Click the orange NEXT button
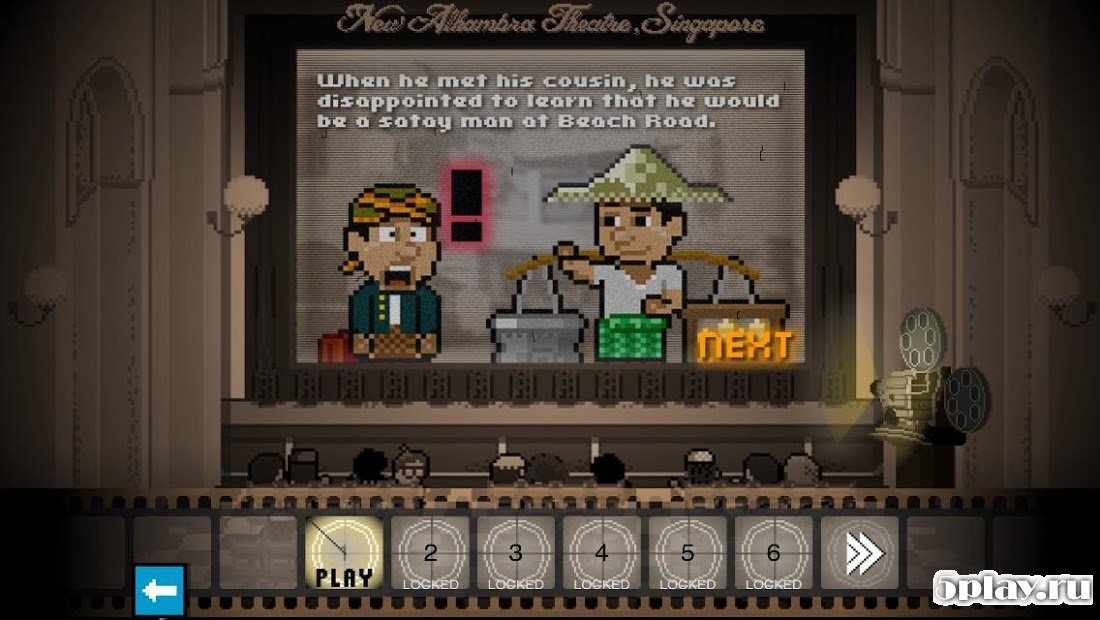The image size is (1100, 620). click(745, 345)
